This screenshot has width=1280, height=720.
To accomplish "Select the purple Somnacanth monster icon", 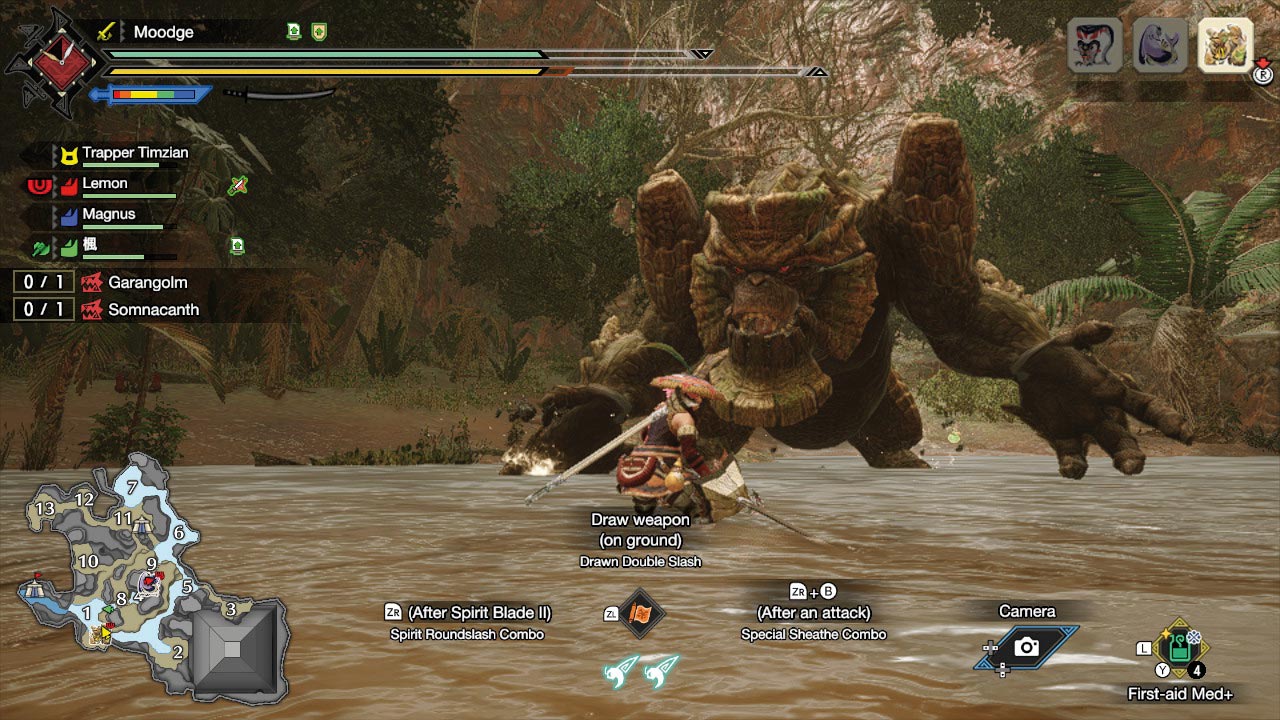I will 1160,45.
